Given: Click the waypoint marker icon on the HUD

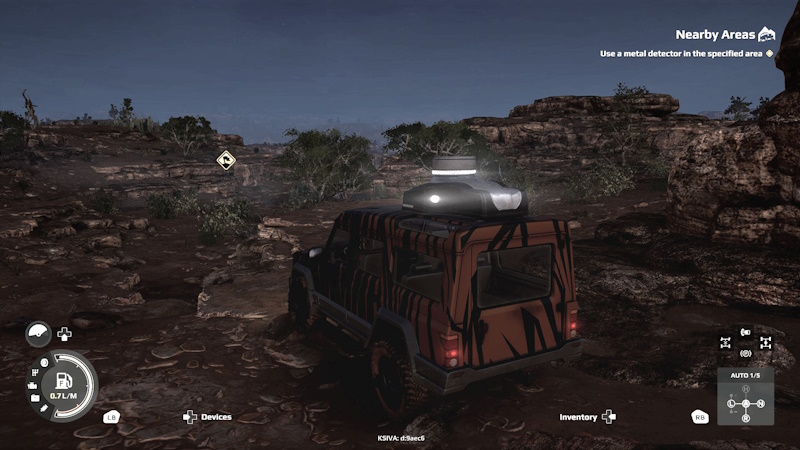Looking at the screenshot, I should click(226, 159).
